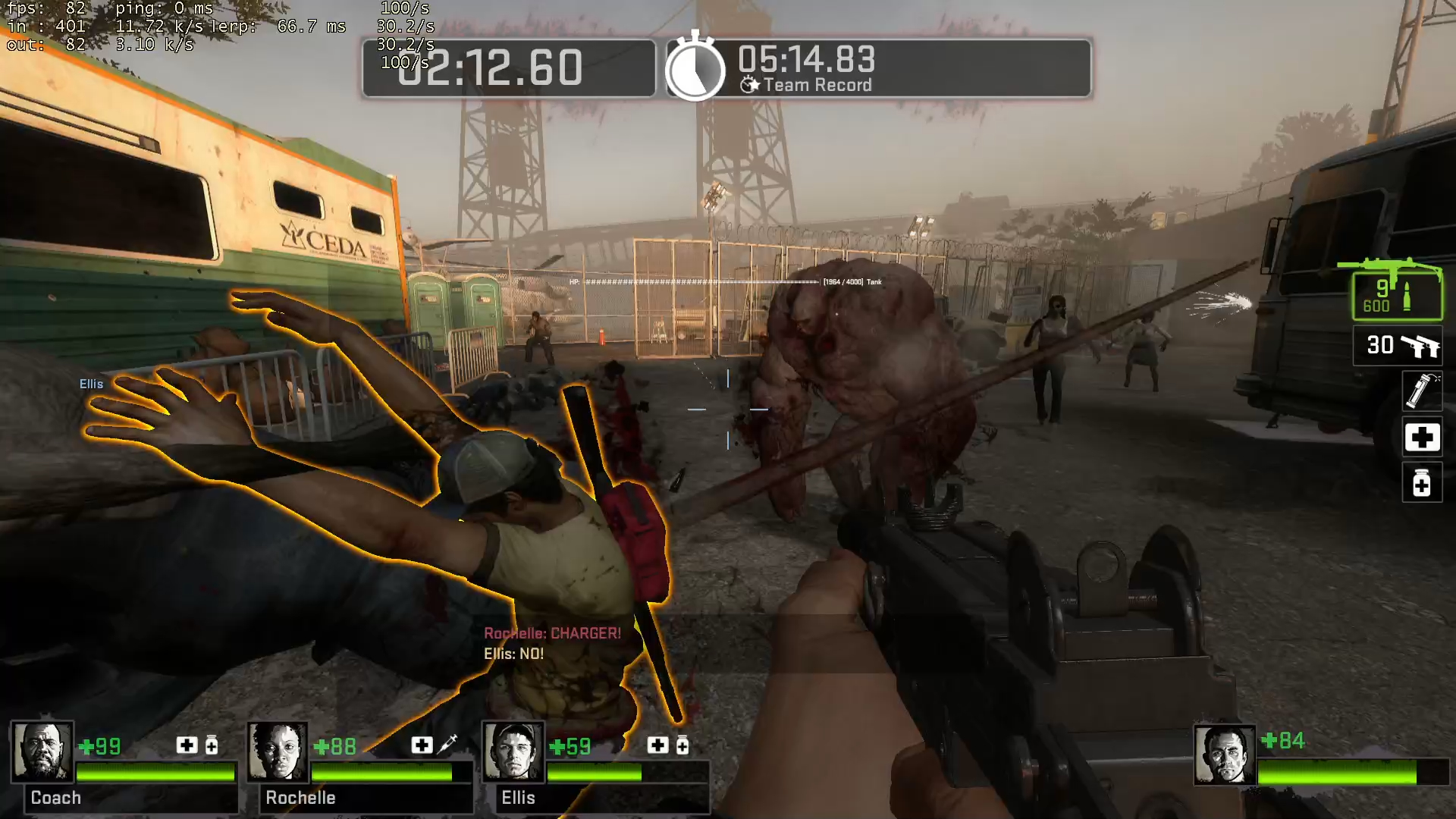Click Rochelle's teammate portrait
The width and height of the screenshot is (1456, 819).
[x=278, y=752]
